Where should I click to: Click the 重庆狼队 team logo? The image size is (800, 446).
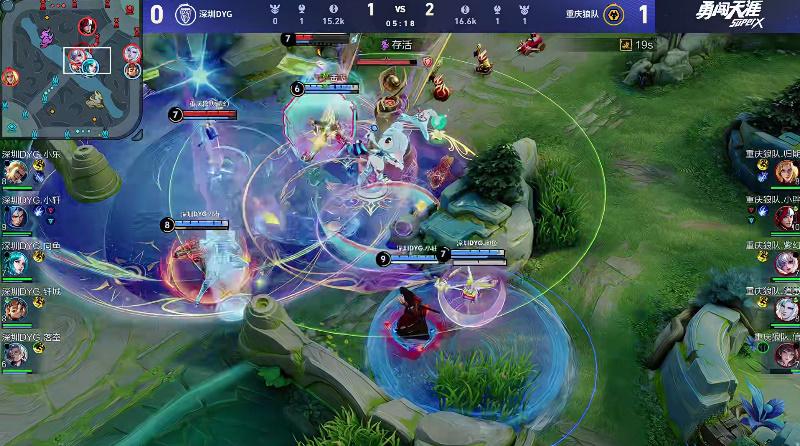click(x=614, y=15)
